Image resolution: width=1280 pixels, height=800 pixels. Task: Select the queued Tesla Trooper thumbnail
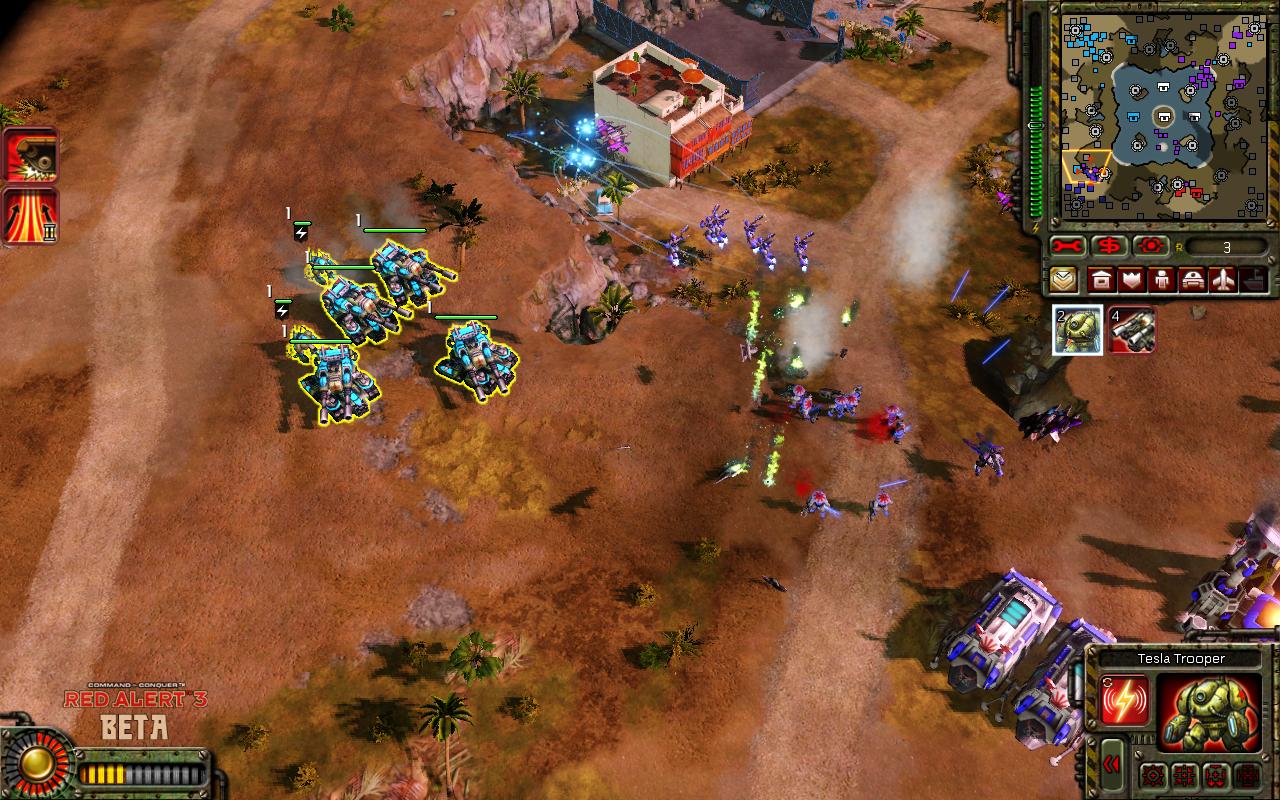click(x=1077, y=331)
